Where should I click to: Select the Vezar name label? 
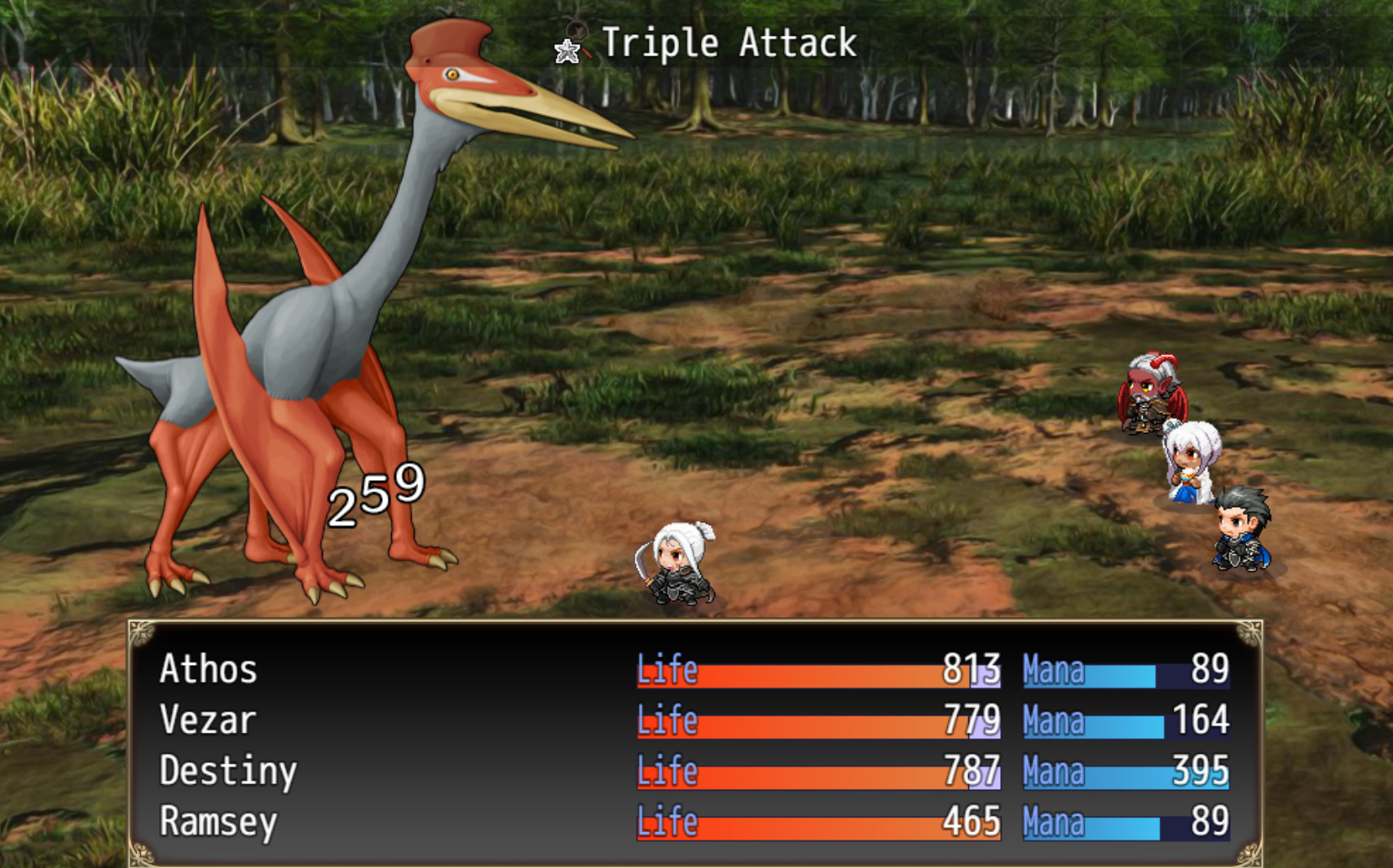tap(205, 720)
